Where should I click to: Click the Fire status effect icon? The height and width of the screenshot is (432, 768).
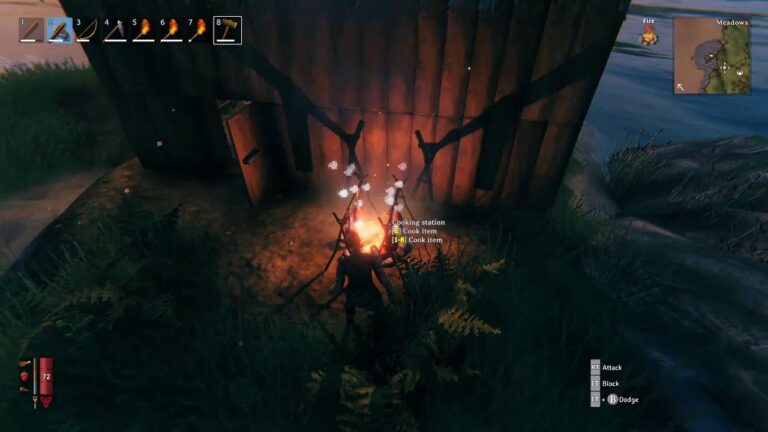pos(648,37)
